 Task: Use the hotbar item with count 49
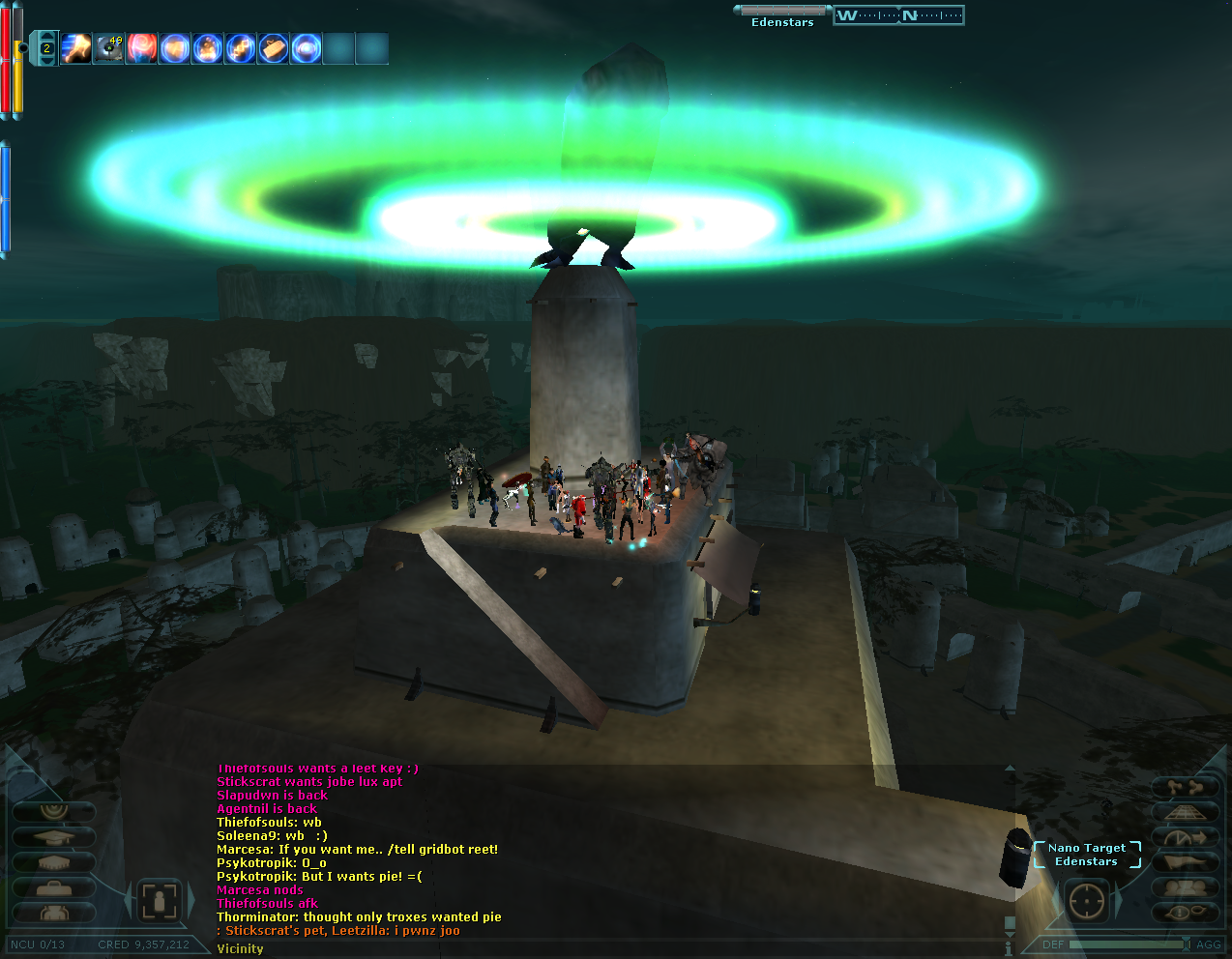point(109,47)
